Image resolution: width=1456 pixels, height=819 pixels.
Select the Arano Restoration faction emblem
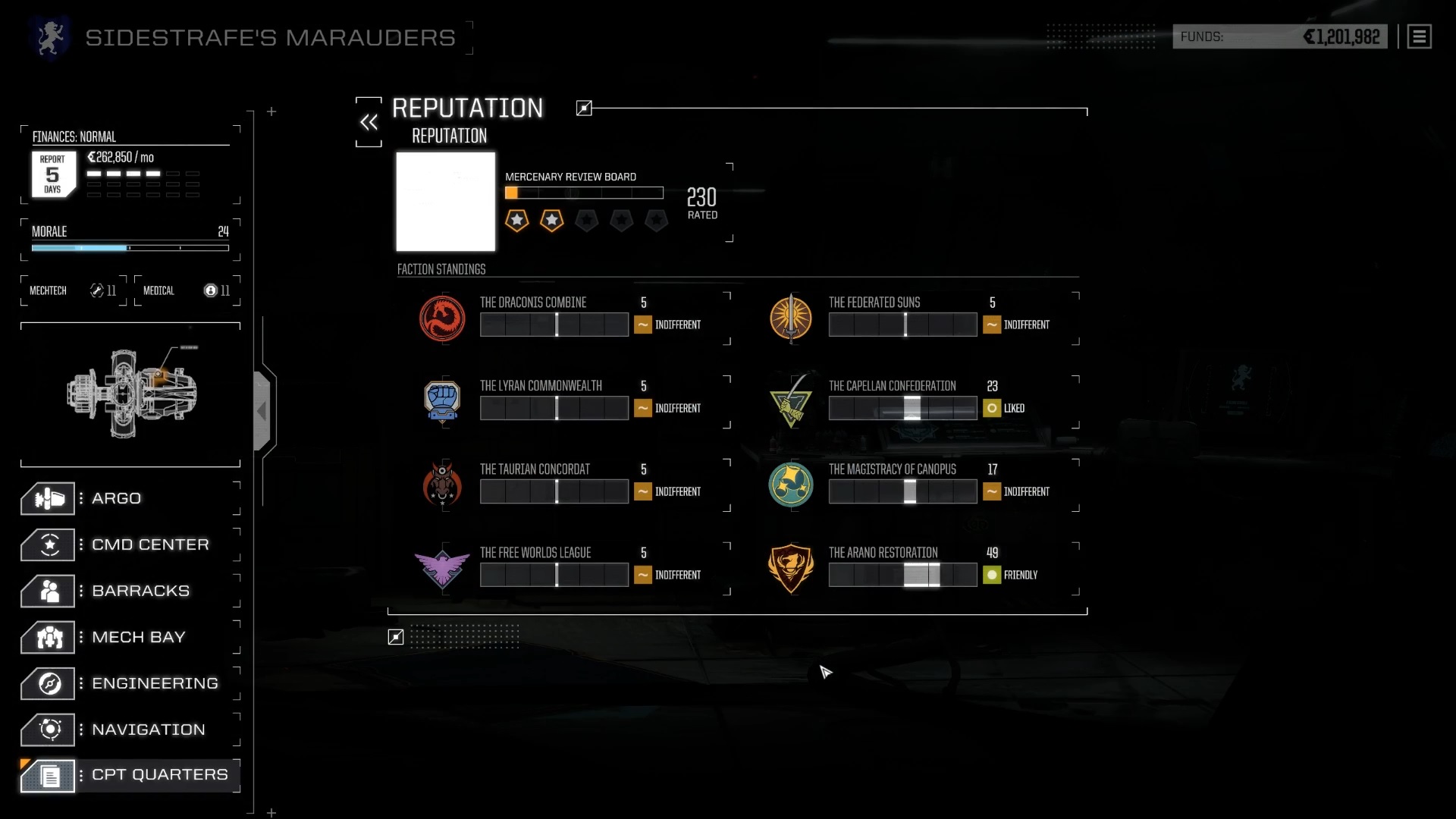coord(791,568)
